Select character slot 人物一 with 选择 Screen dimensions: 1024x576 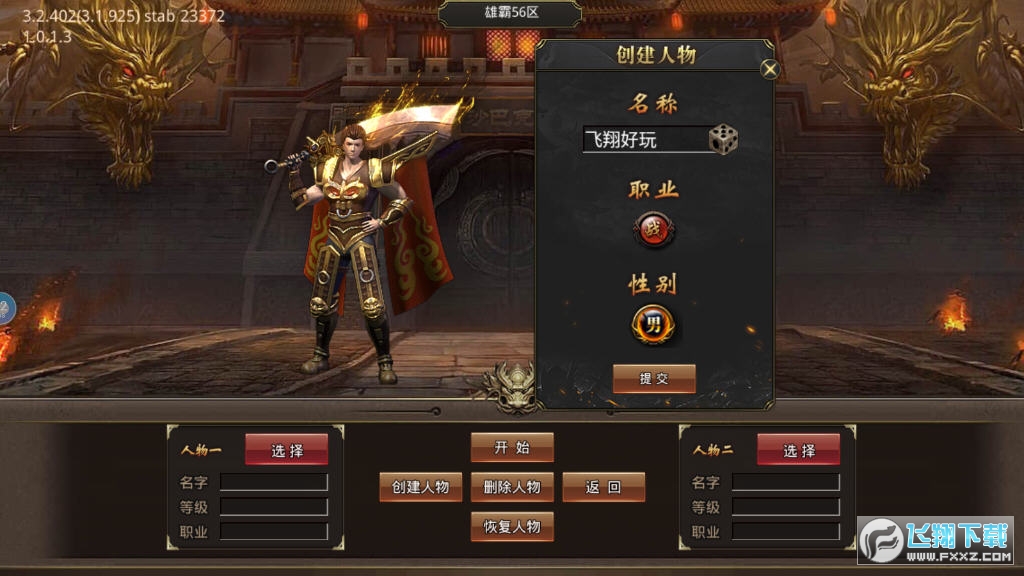[x=287, y=450]
